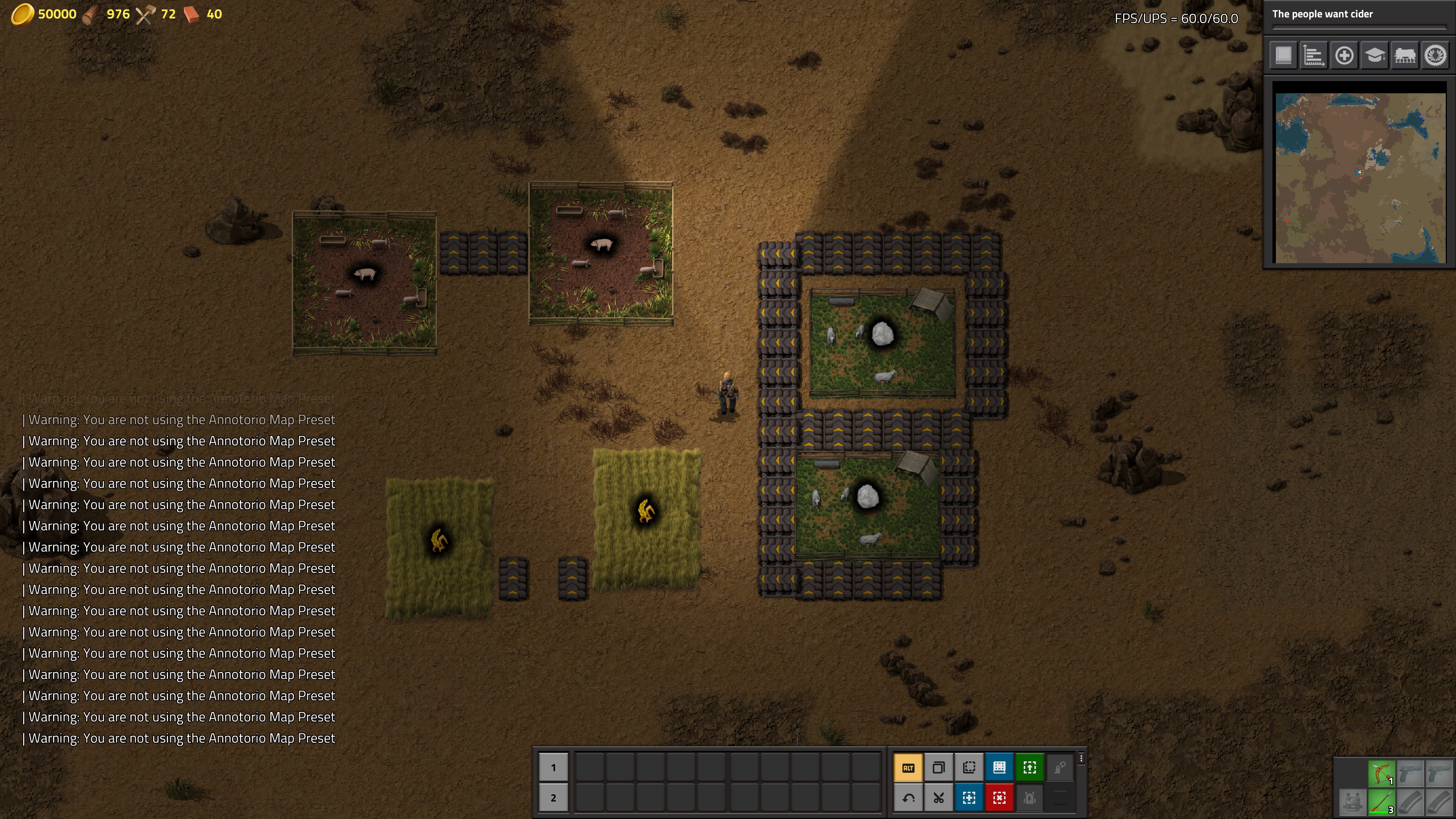Undo the last action
This screenshot has width=1456, height=819.
[908, 798]
